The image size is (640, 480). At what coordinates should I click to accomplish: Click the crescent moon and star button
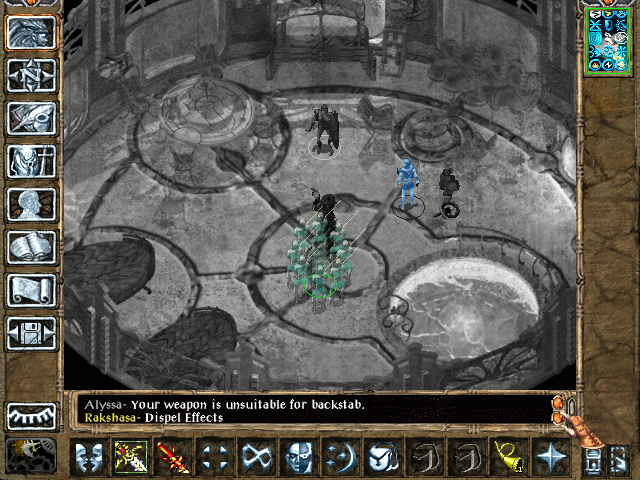tap(341, 457)
